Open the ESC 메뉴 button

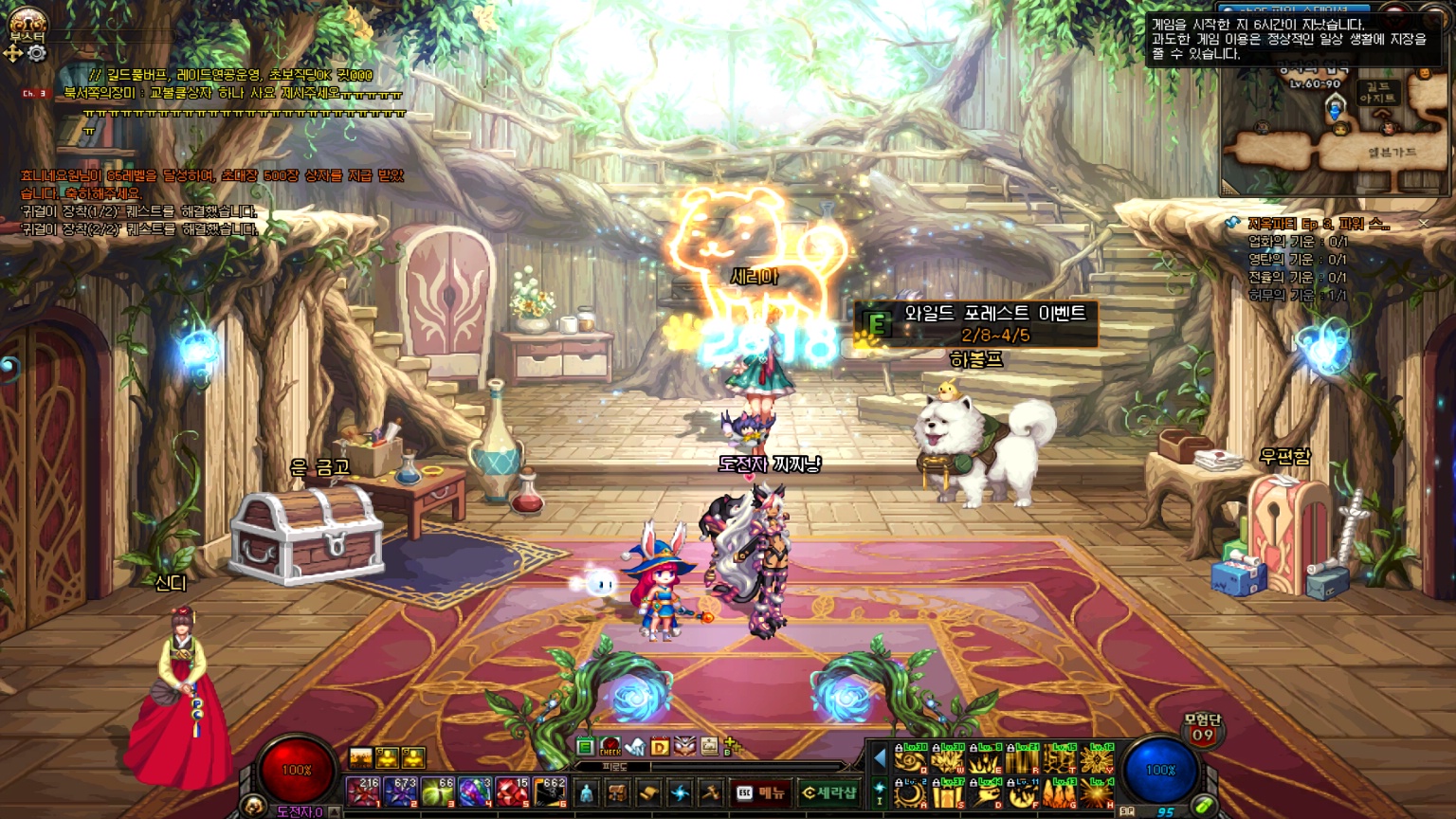(x=761, y=792)
